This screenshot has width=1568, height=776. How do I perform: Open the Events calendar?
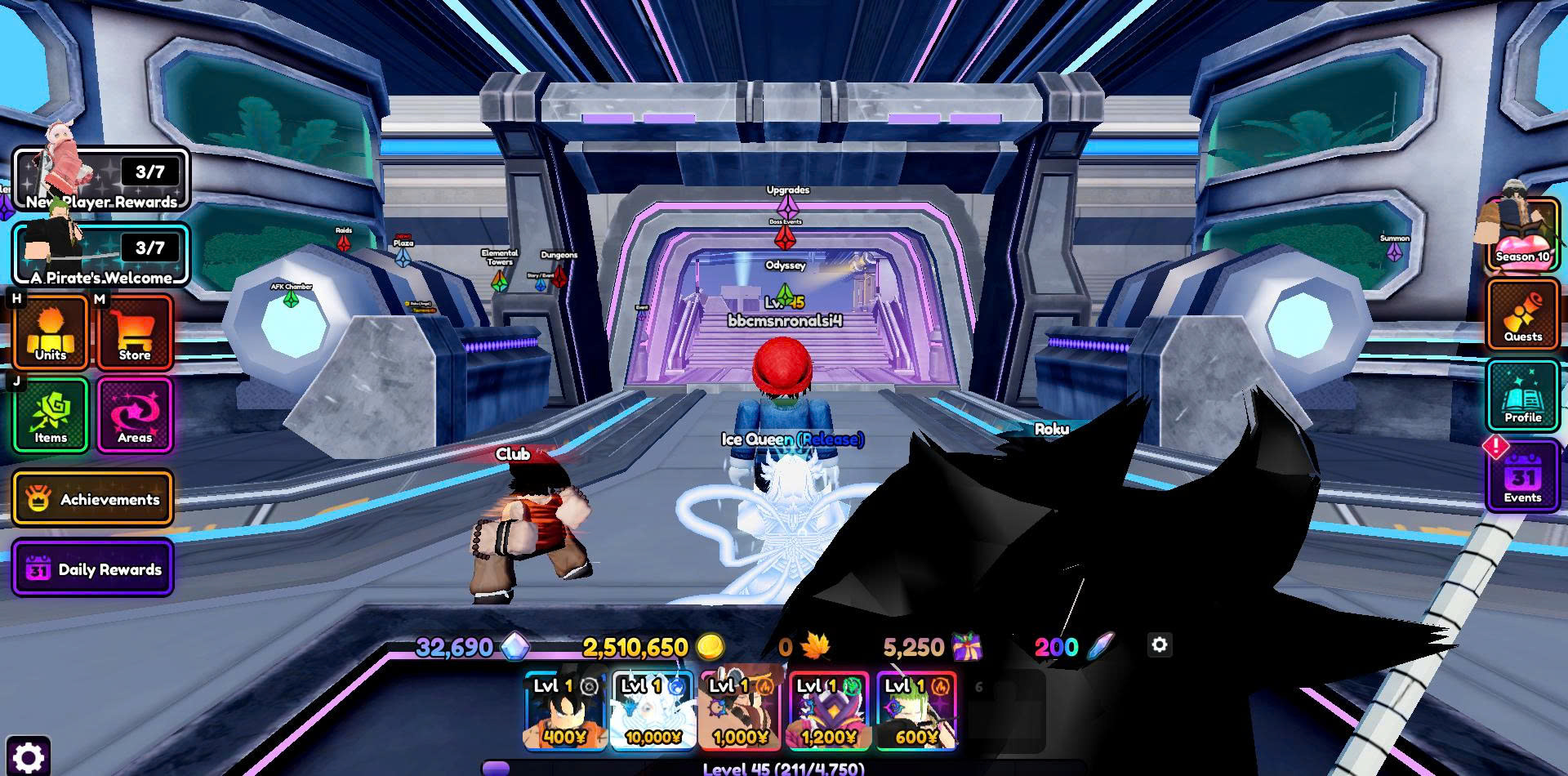[x=1523, y=476]
